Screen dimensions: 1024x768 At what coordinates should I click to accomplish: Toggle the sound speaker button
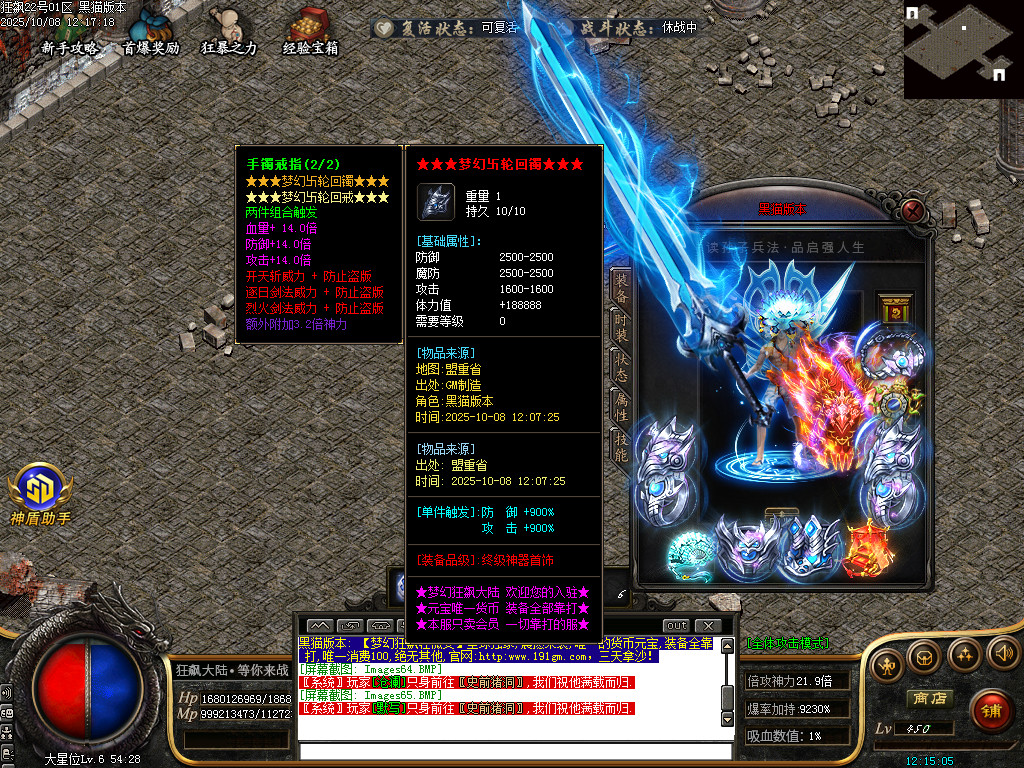point(1003,654)
